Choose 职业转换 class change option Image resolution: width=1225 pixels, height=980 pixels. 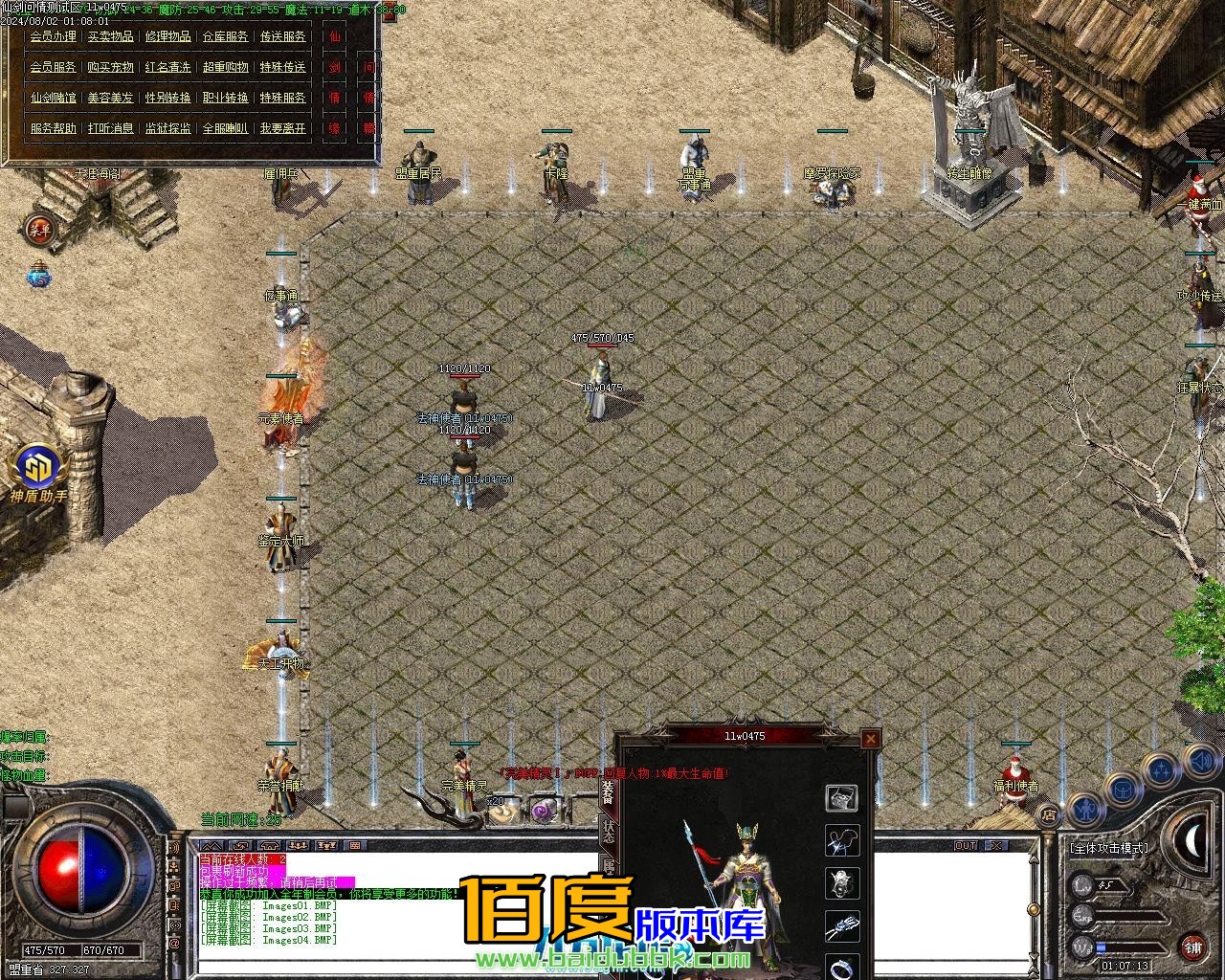tap(225, 98)
